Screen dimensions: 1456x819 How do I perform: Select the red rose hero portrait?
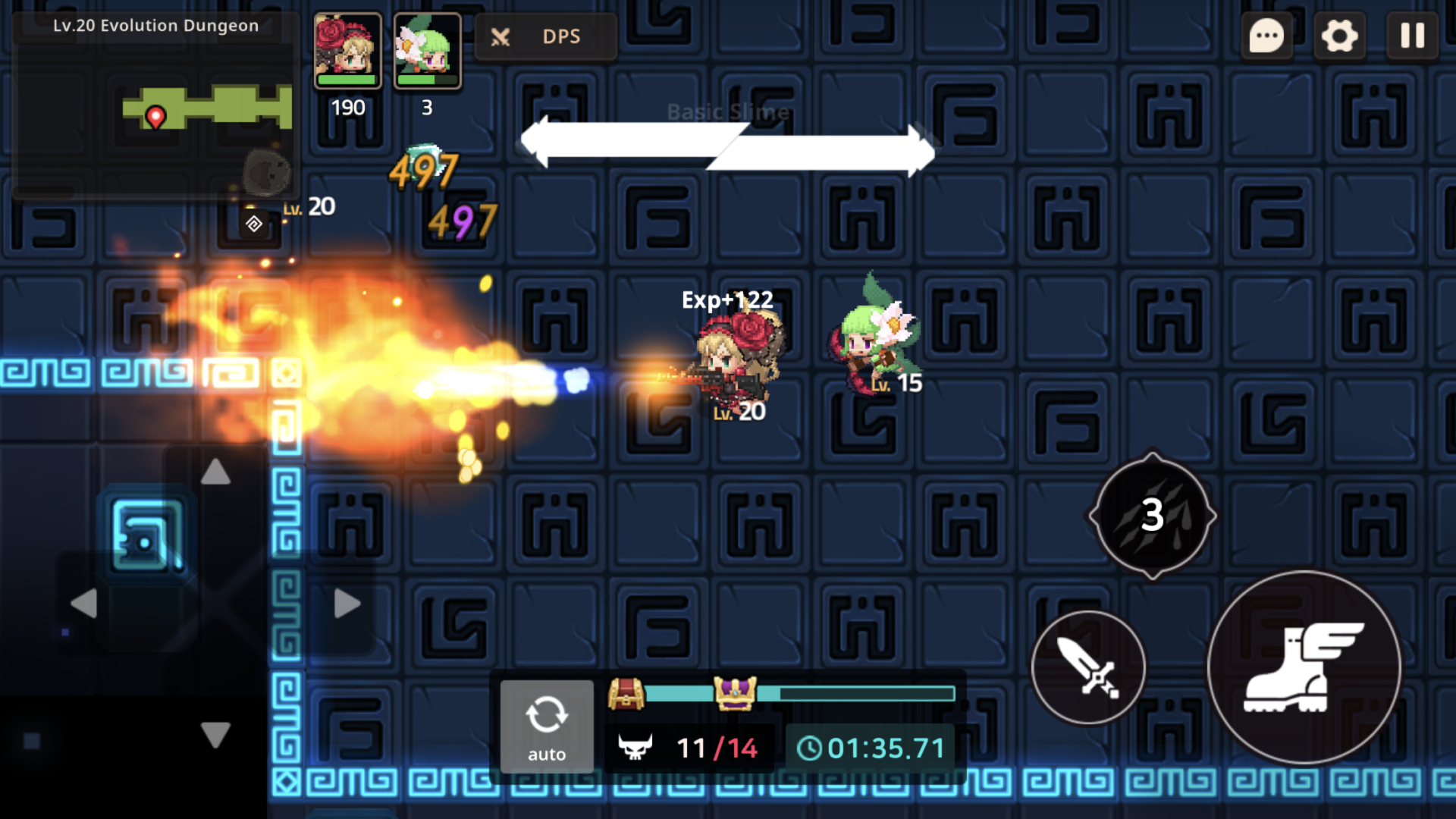[x=348, y=51]
